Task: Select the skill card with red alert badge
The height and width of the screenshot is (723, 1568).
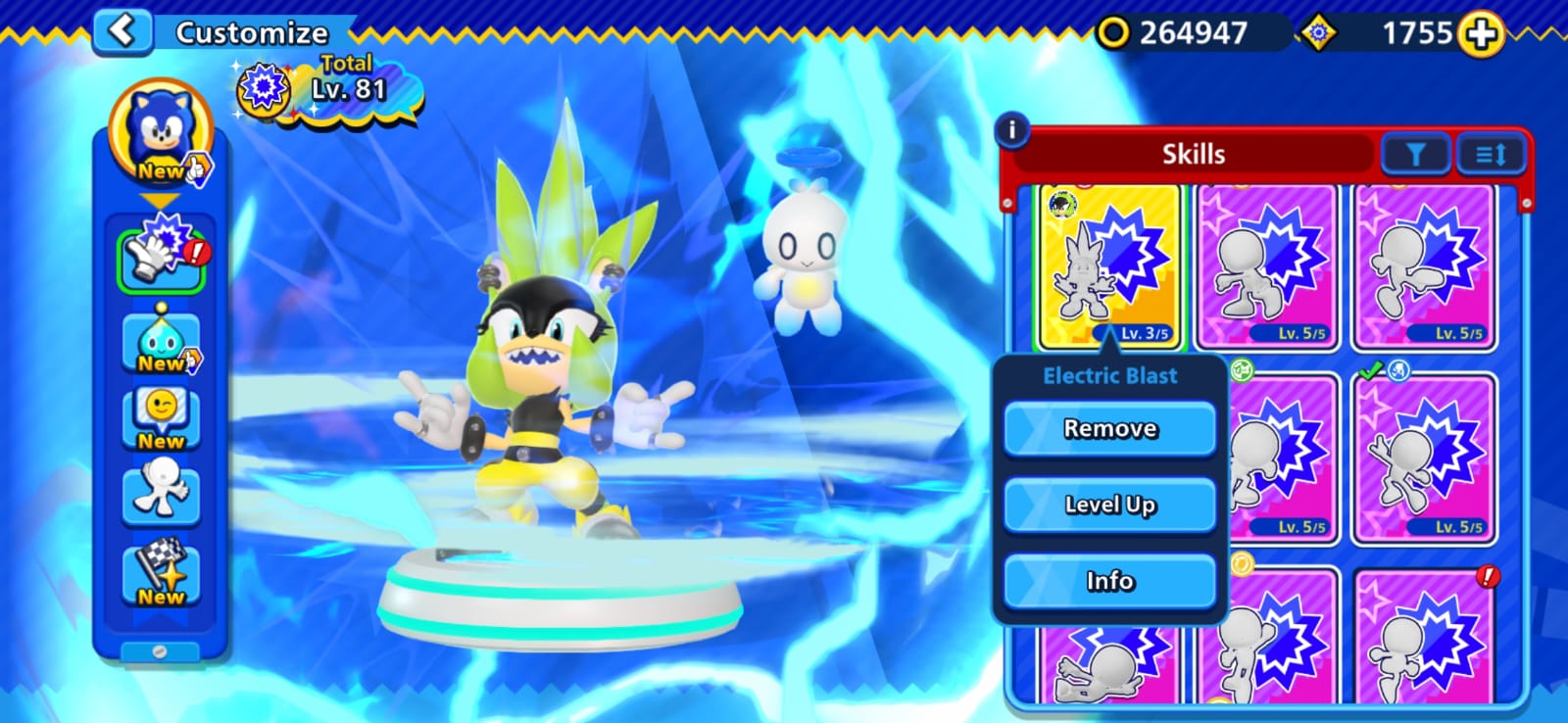Action: point(1424,637)
